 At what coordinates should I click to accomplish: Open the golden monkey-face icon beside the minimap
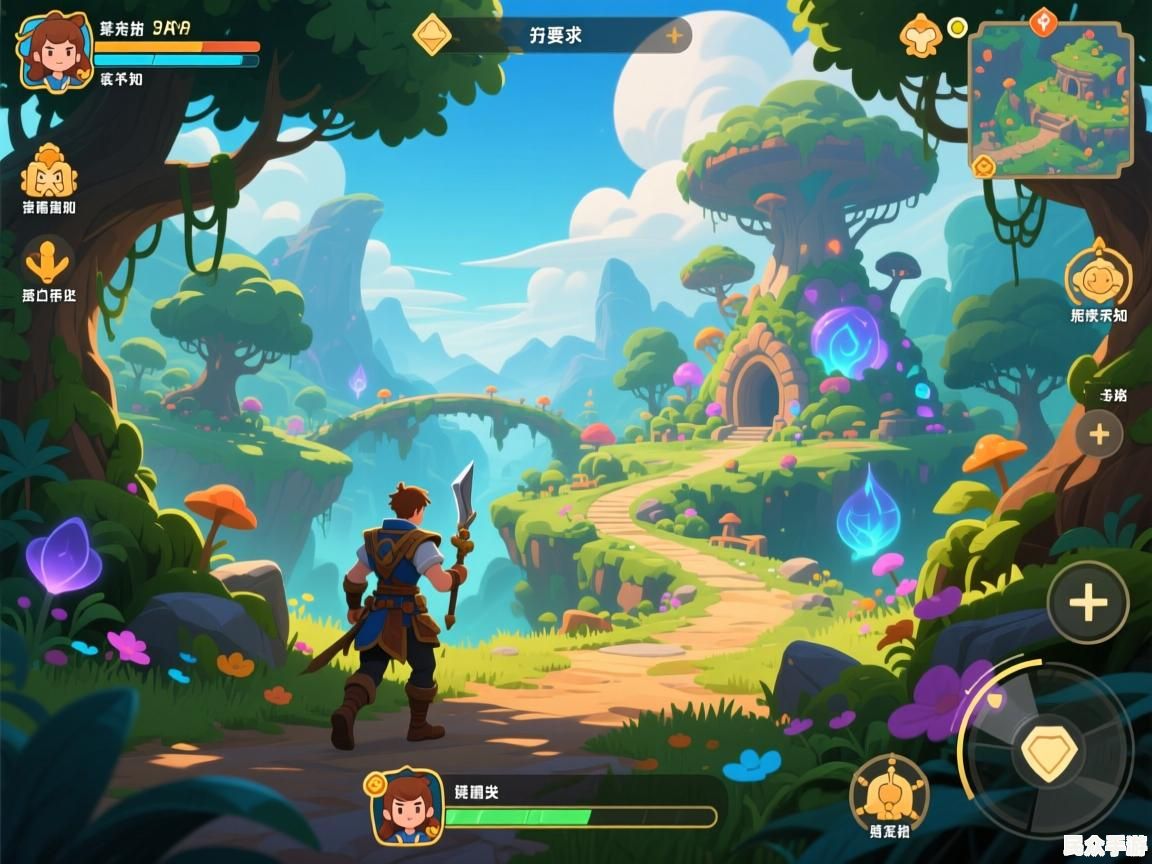coord(920,36)
